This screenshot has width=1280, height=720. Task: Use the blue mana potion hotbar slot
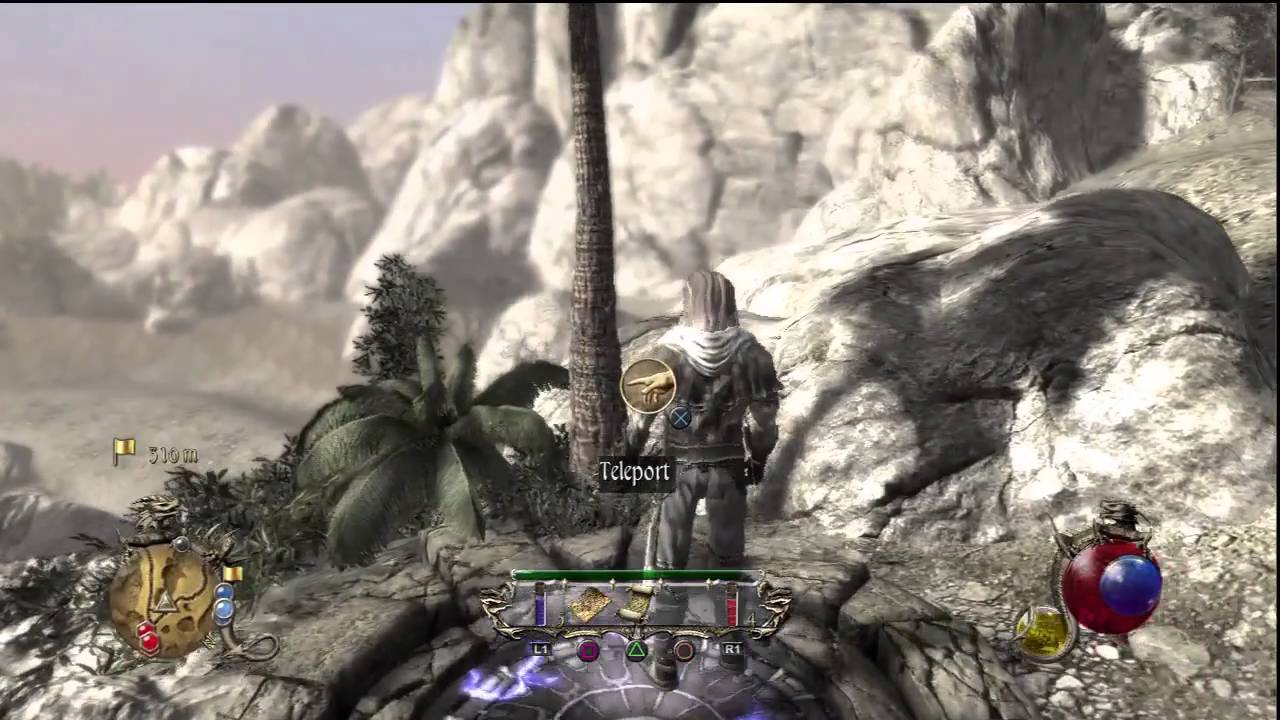(541, 605)
